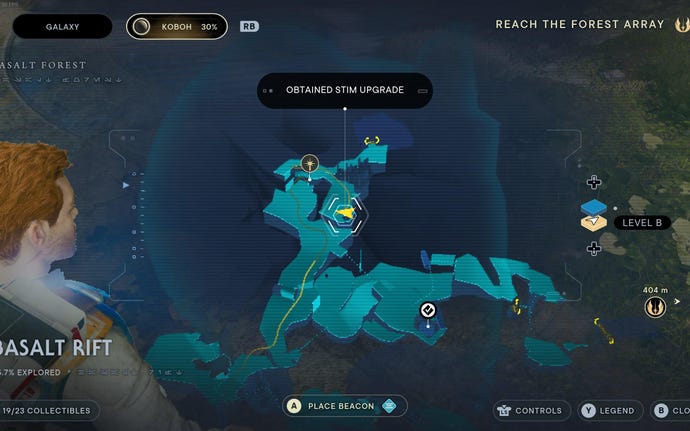Open the 19/23 collectibles list
The width and height of the screenshot is (690, 431).
tap(48, 410)
